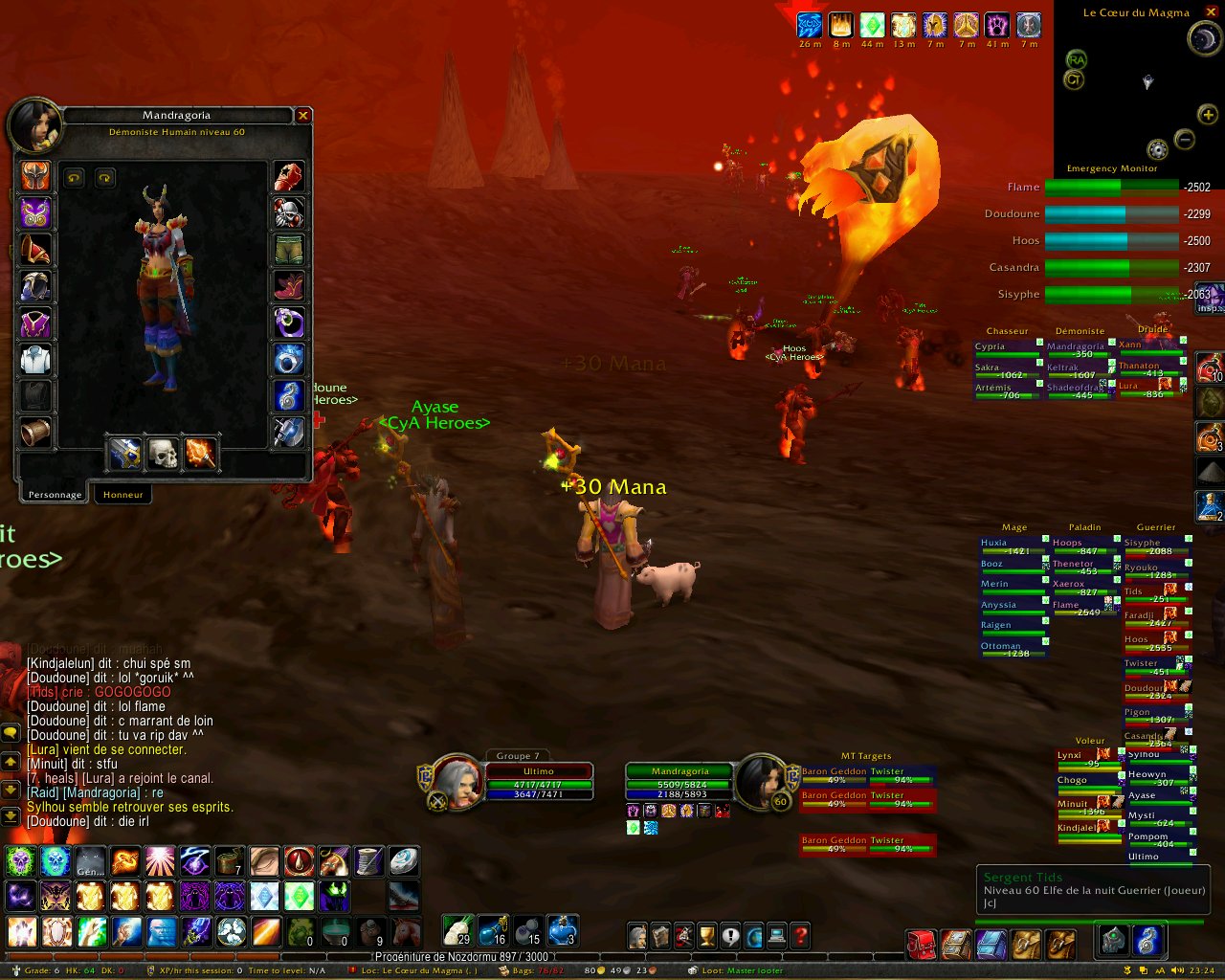Cast the green skull spell
This screenshot has width=1225, height=980.
pos(21,861)
